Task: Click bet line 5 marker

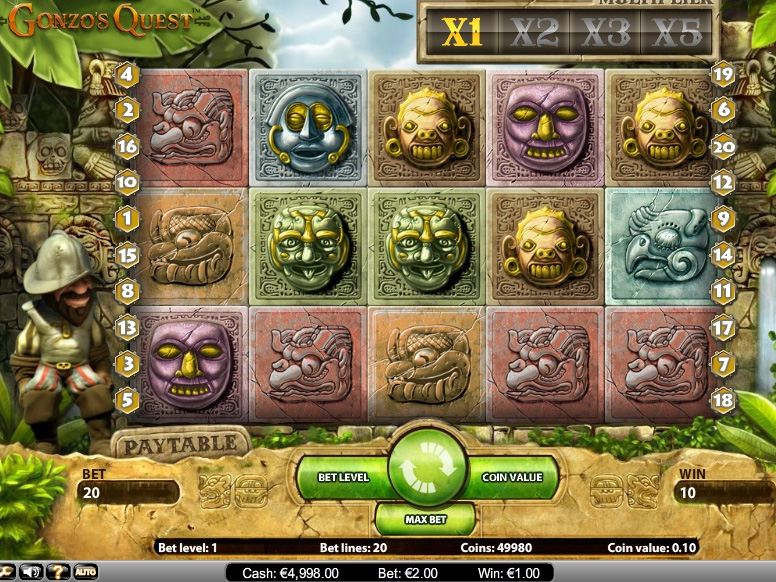Action: pyautogui.click(x=127, y=401)
